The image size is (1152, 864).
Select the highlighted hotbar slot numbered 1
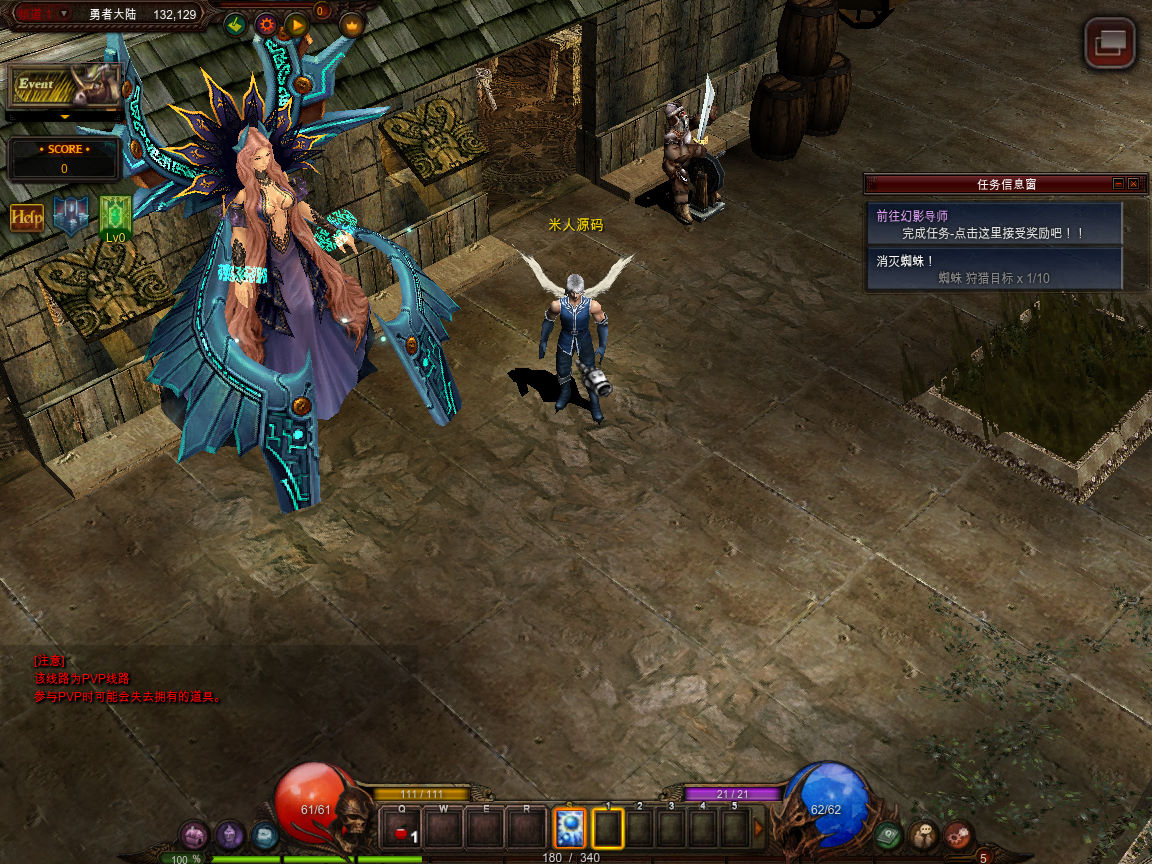608,829
